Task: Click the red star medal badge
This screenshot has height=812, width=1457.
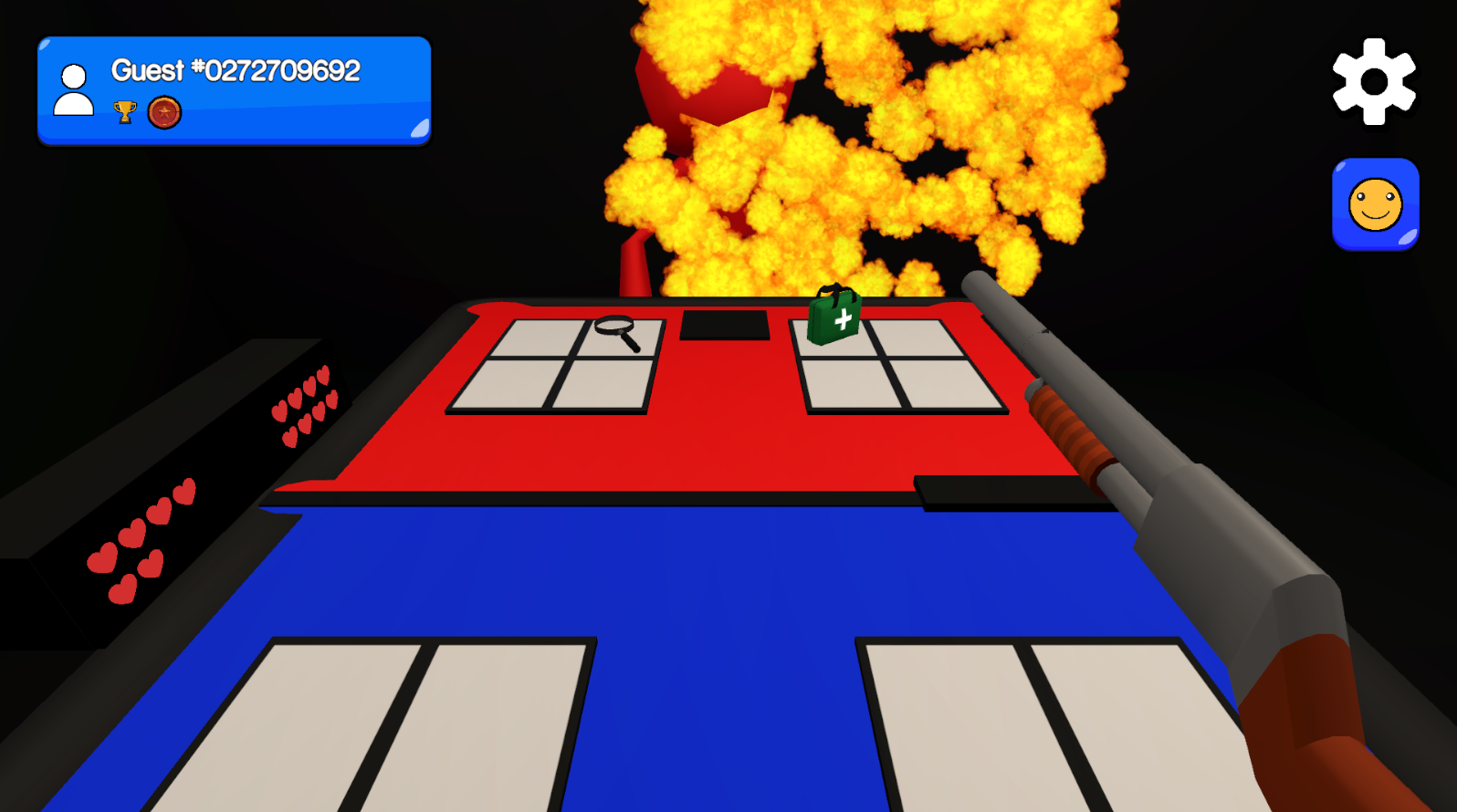Action: pos(164,113)
